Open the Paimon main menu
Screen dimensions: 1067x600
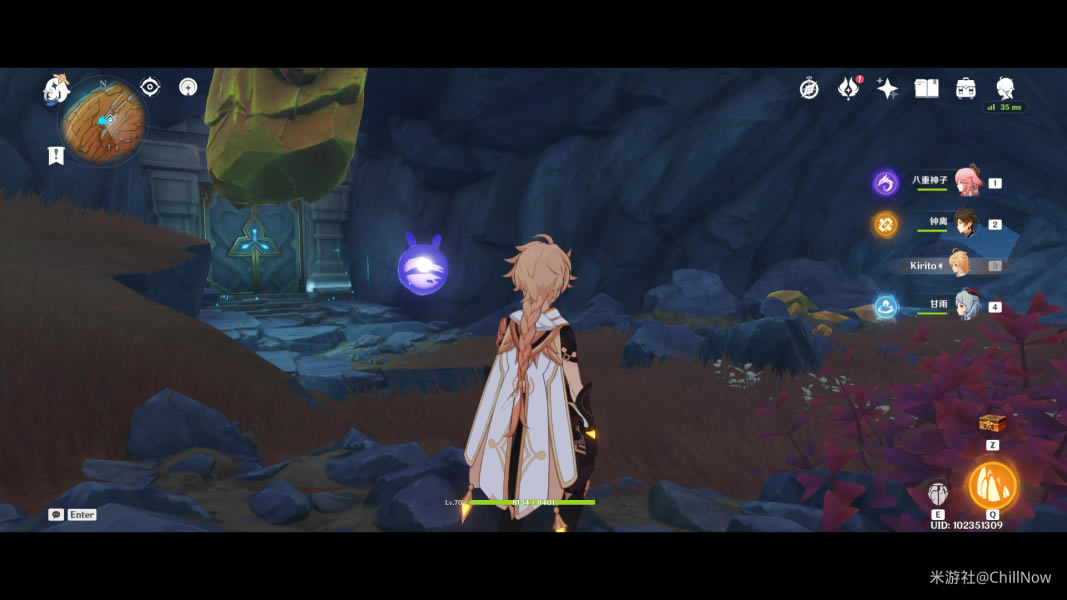pyautogui.click(x=56, y=89)
